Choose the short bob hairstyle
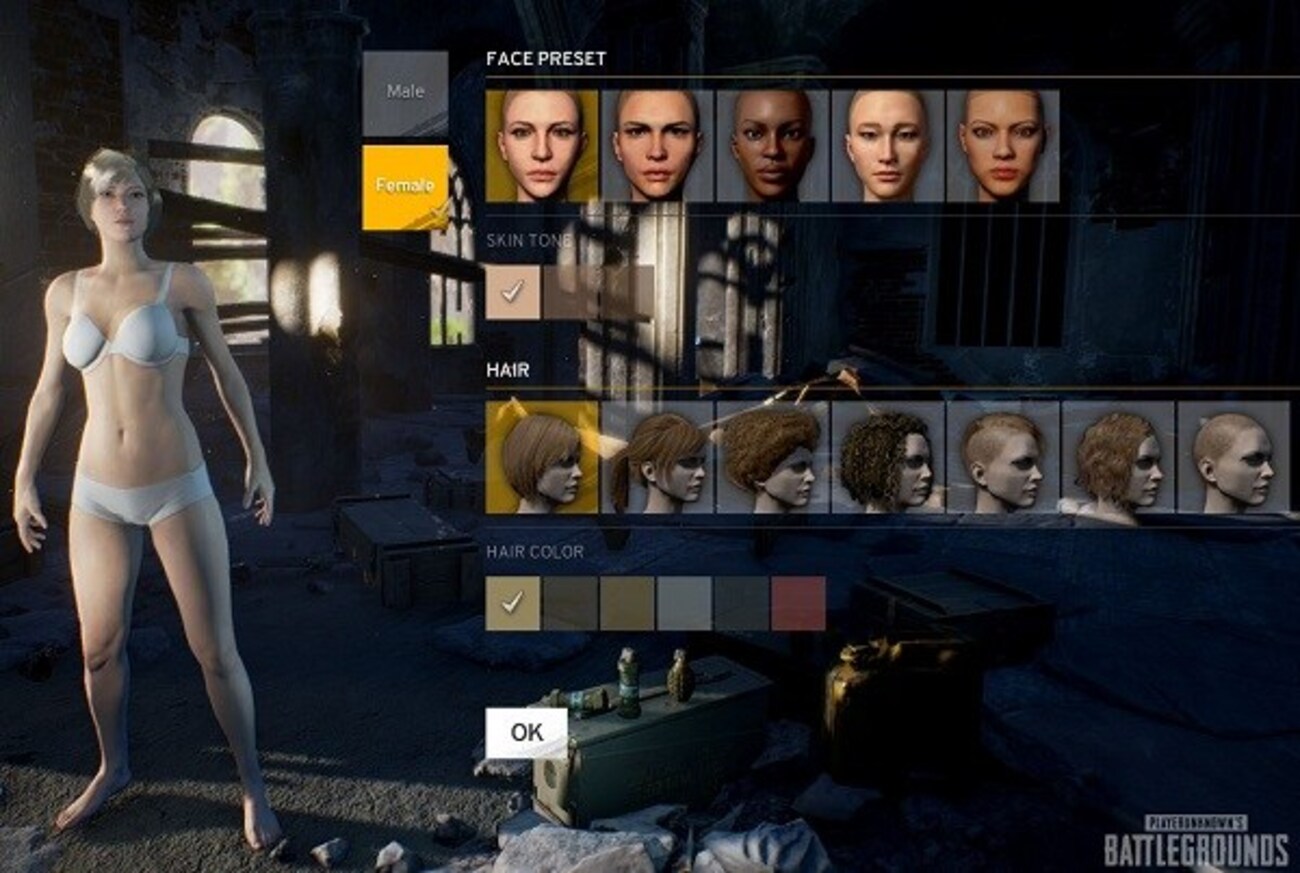This screenshot has width=1300, height=873. [x=542, y=457]
